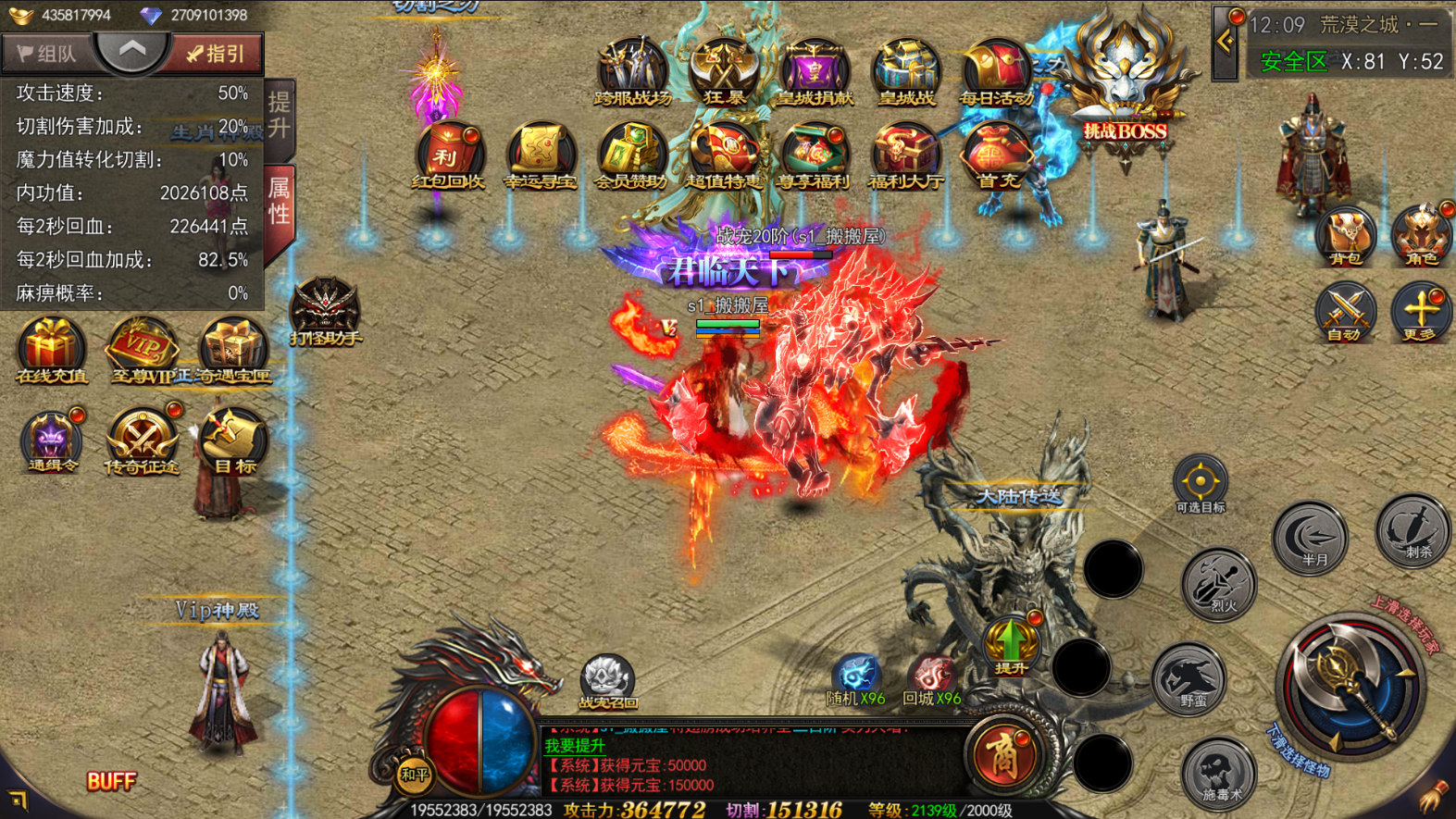Toggle 自动 auto-battle
Viewport: 1456px width, 819px height.
click(1345, 312)
